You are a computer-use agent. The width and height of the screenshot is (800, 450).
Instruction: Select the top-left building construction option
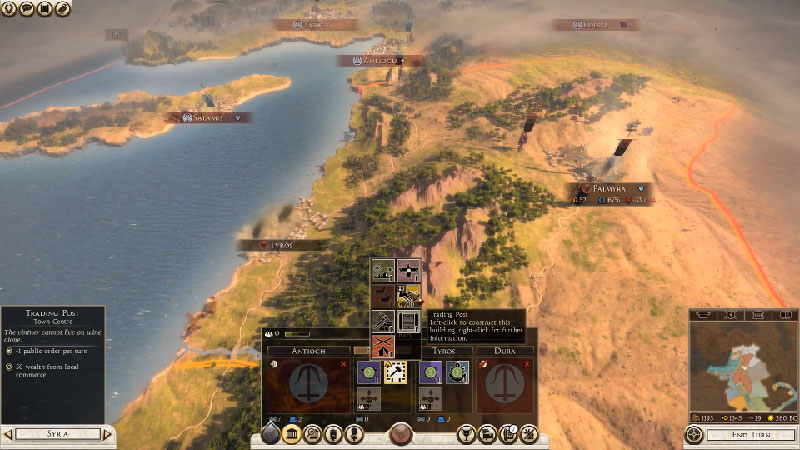tap(383, 270)
